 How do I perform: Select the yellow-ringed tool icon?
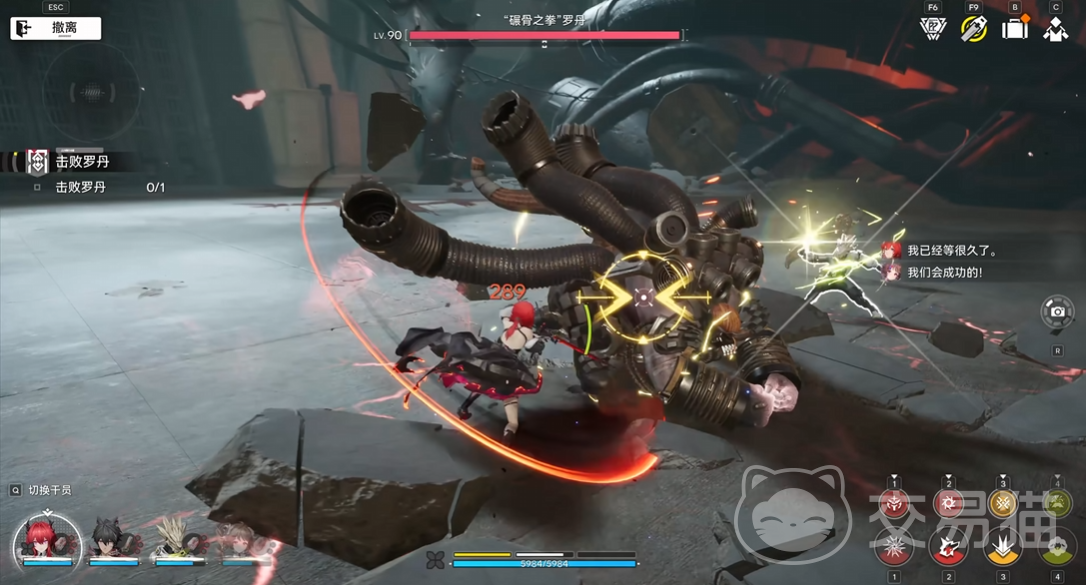(x=974, y=28)
